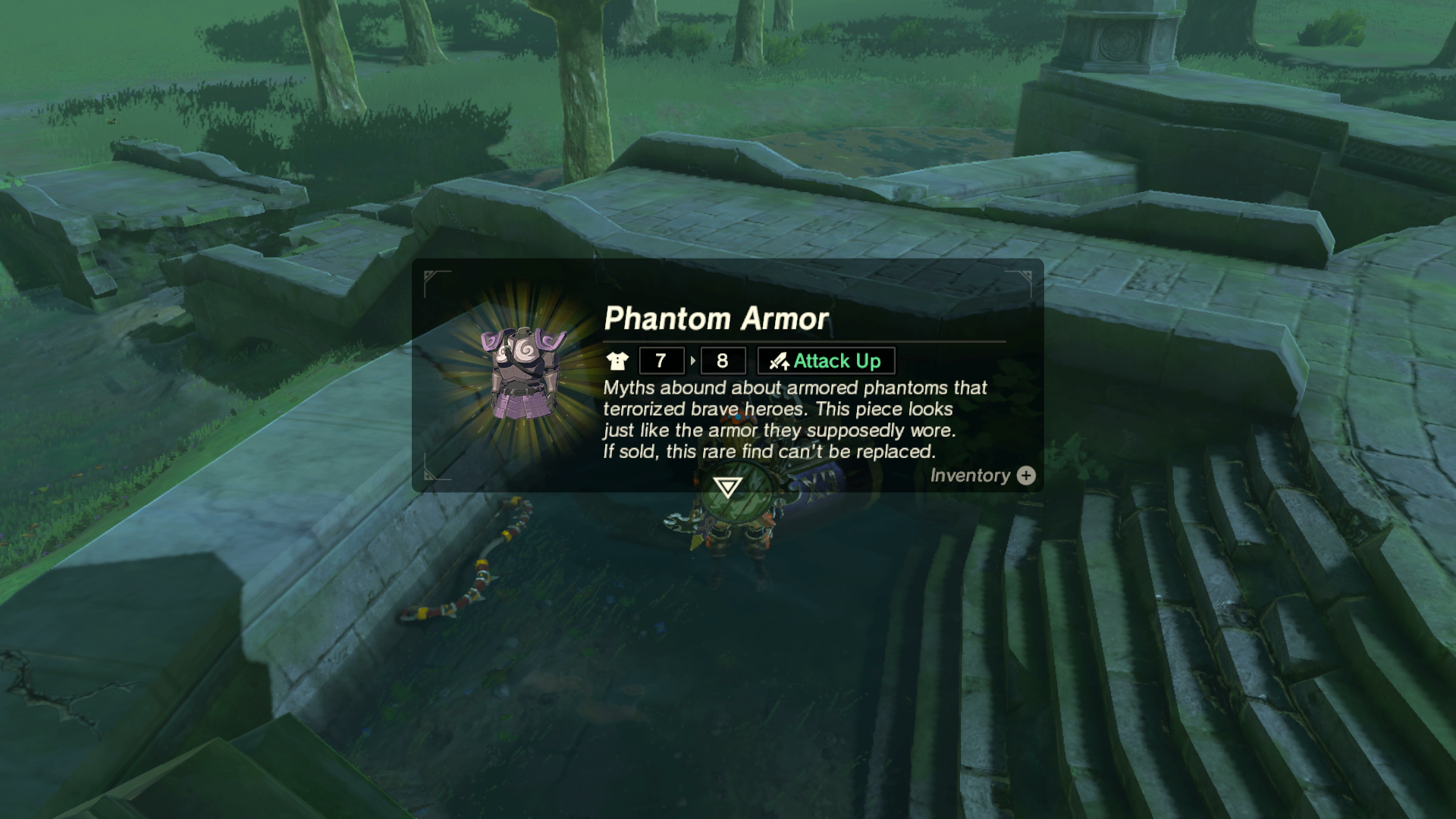Click the Attack Up effect badge
The image size is (1456, 819).
(826, 361)
